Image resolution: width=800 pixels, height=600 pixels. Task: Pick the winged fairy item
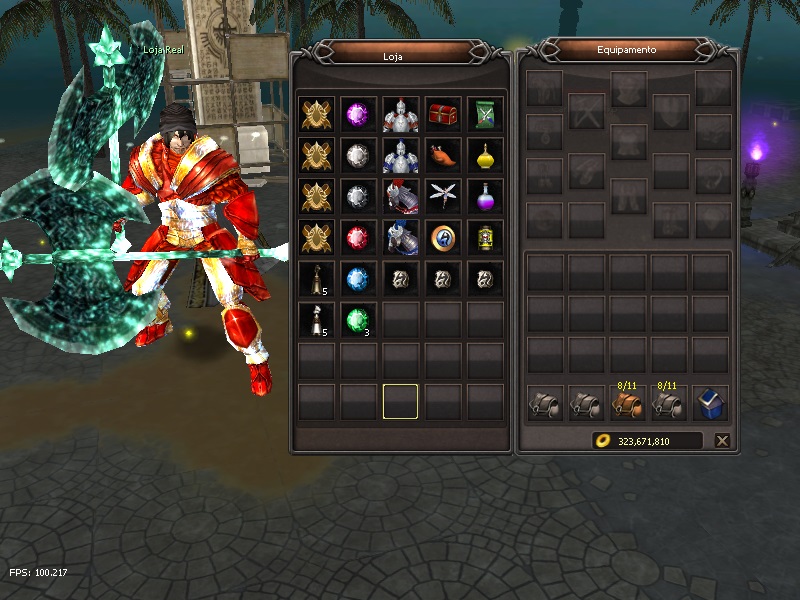442,196
